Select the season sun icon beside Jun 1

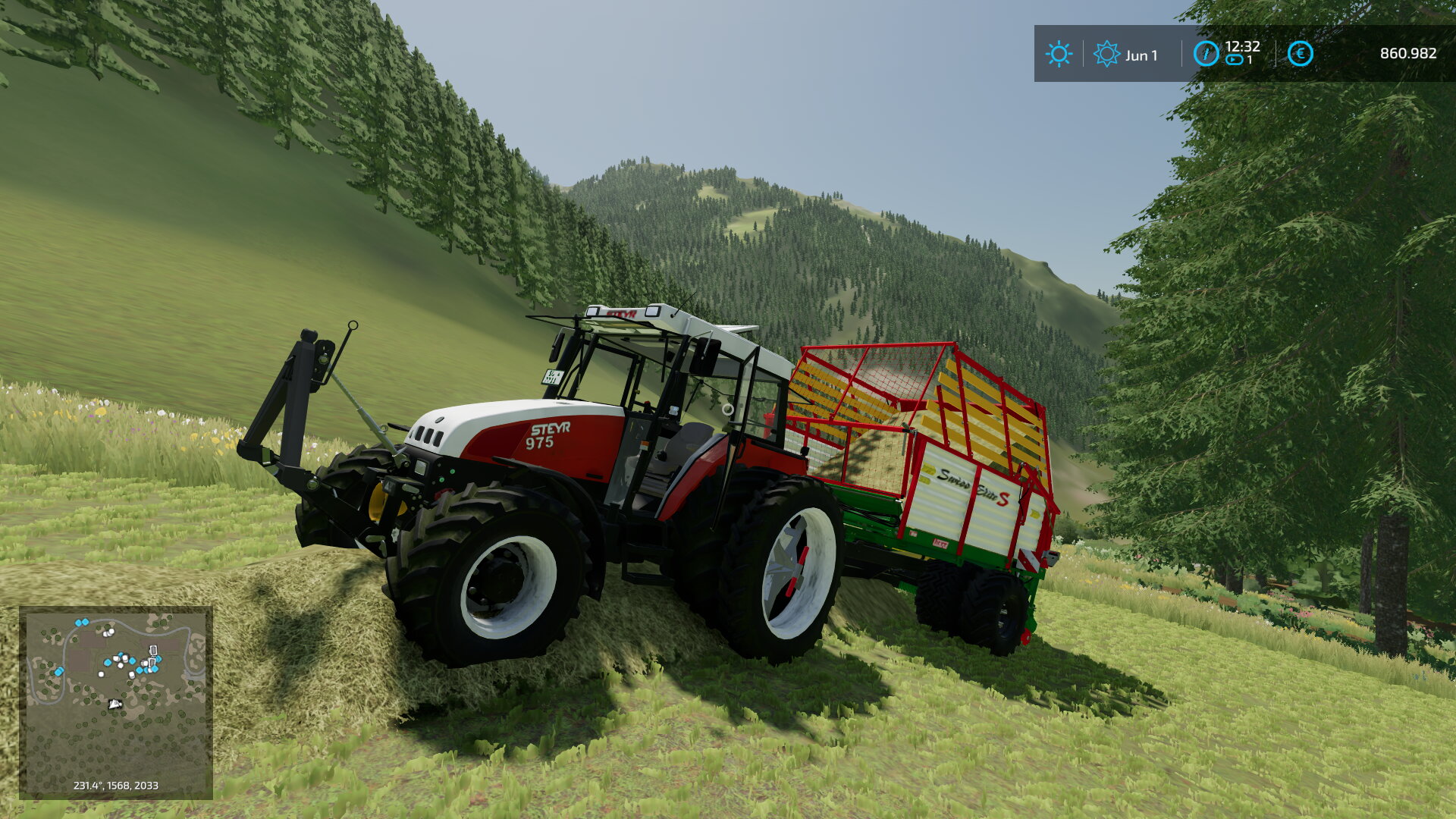point(1106,54)
